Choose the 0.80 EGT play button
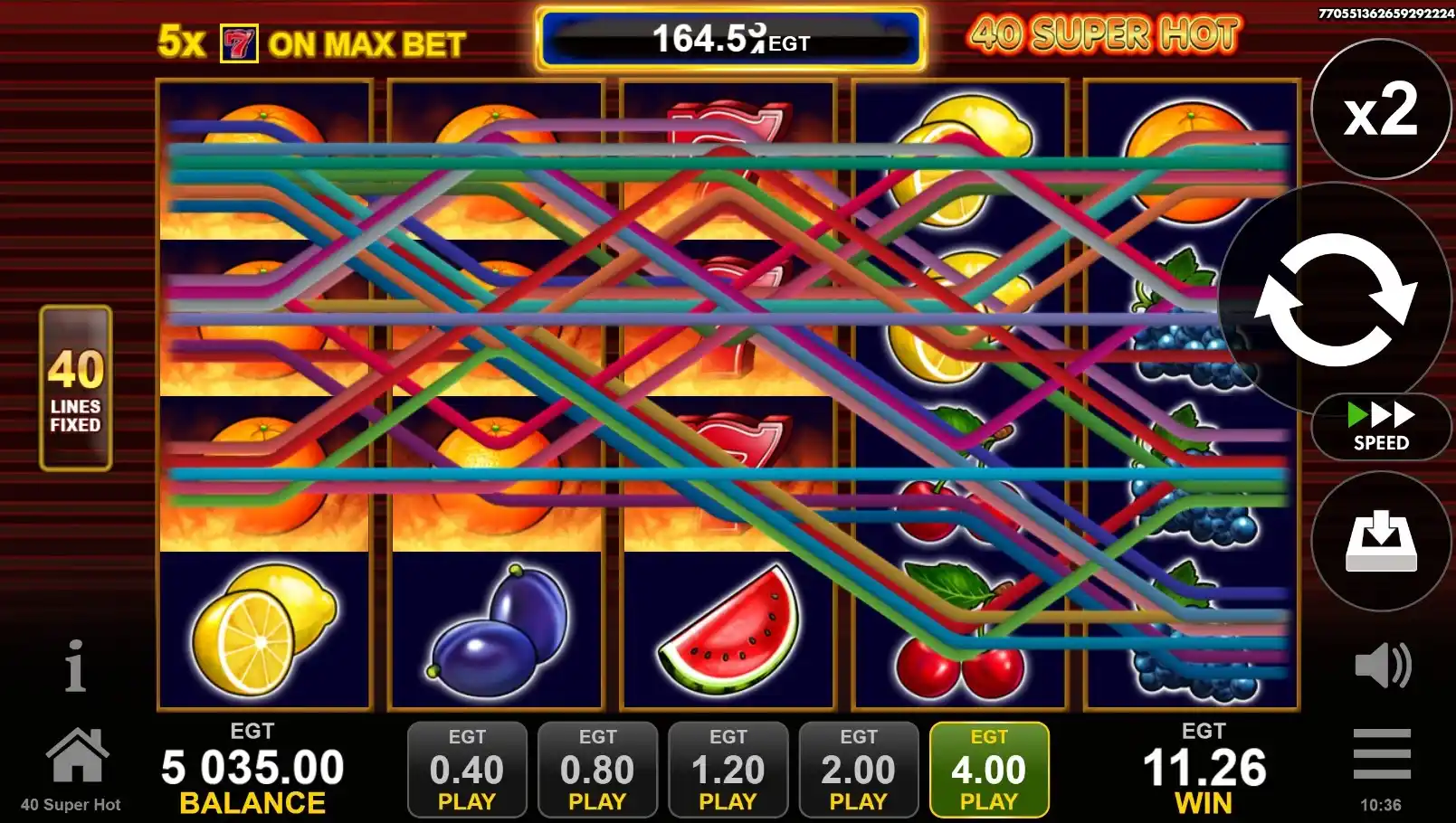Image resolution: width=1456 pixels, height=823 pixels. pos(597,770)
